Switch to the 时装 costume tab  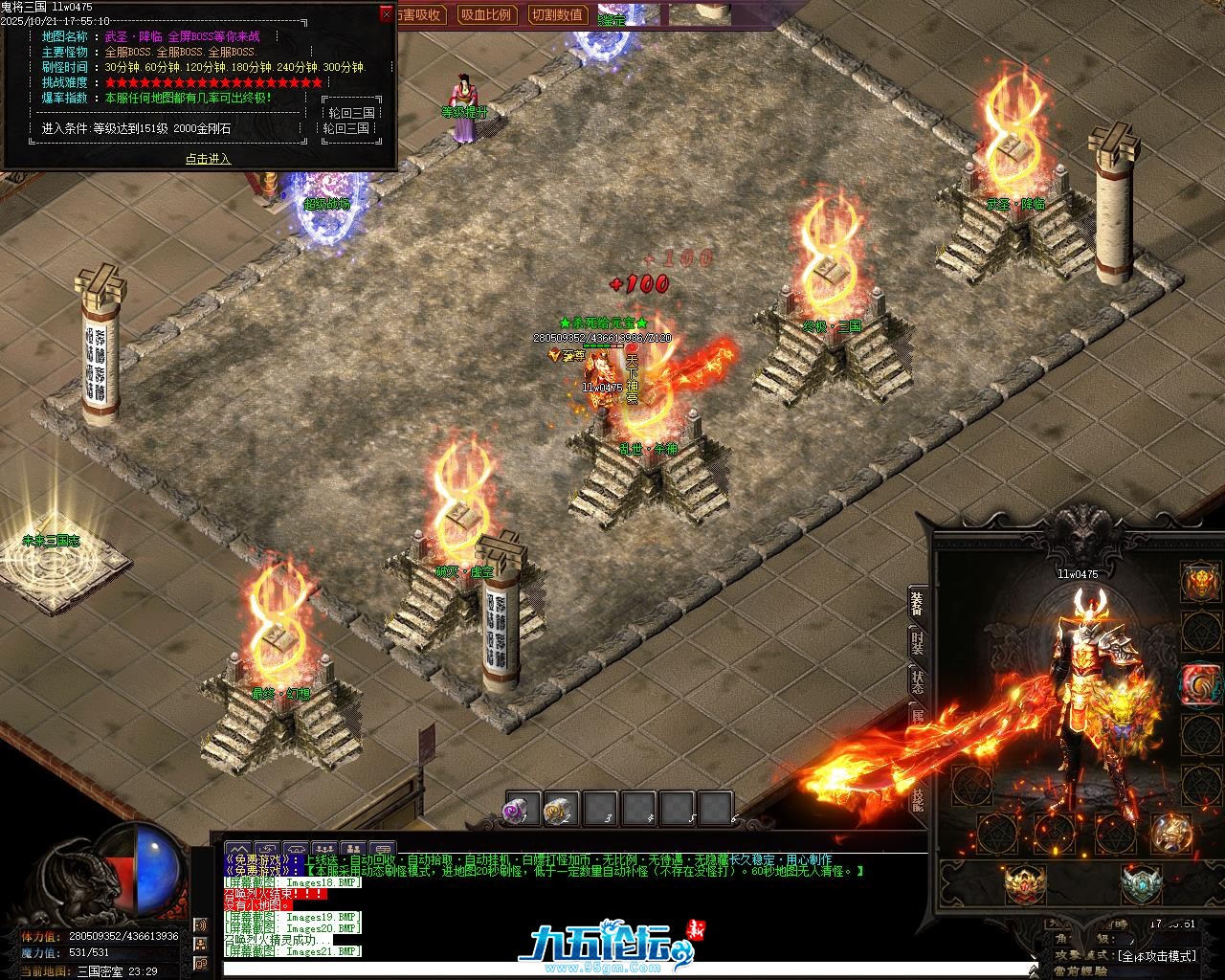tap(917, 642)
